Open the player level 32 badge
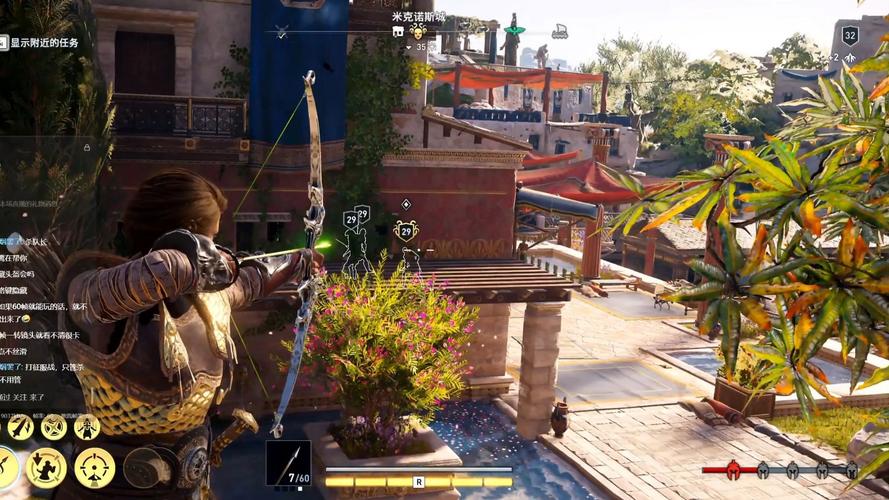 850,36
